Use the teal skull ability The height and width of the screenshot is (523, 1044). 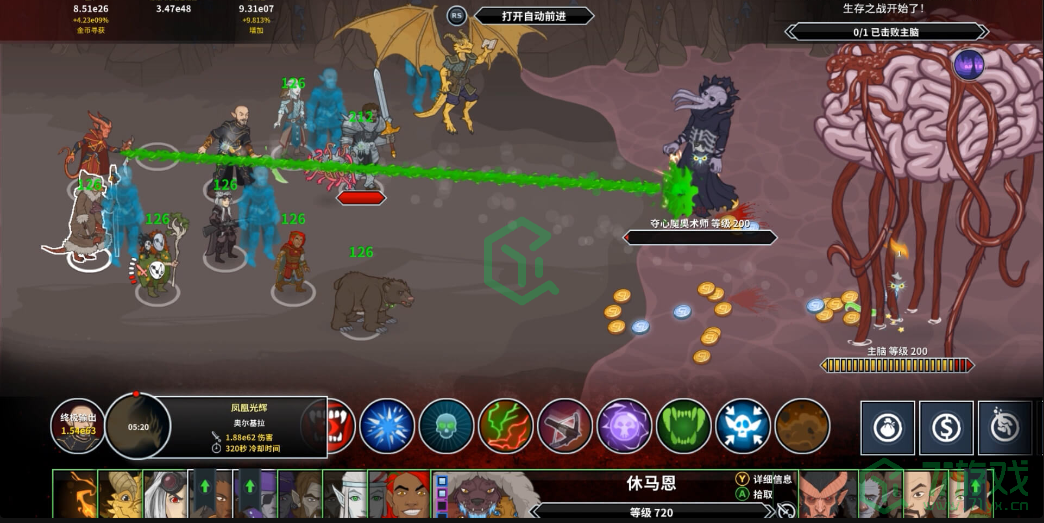pyautogui.click(x=446, y=425)
